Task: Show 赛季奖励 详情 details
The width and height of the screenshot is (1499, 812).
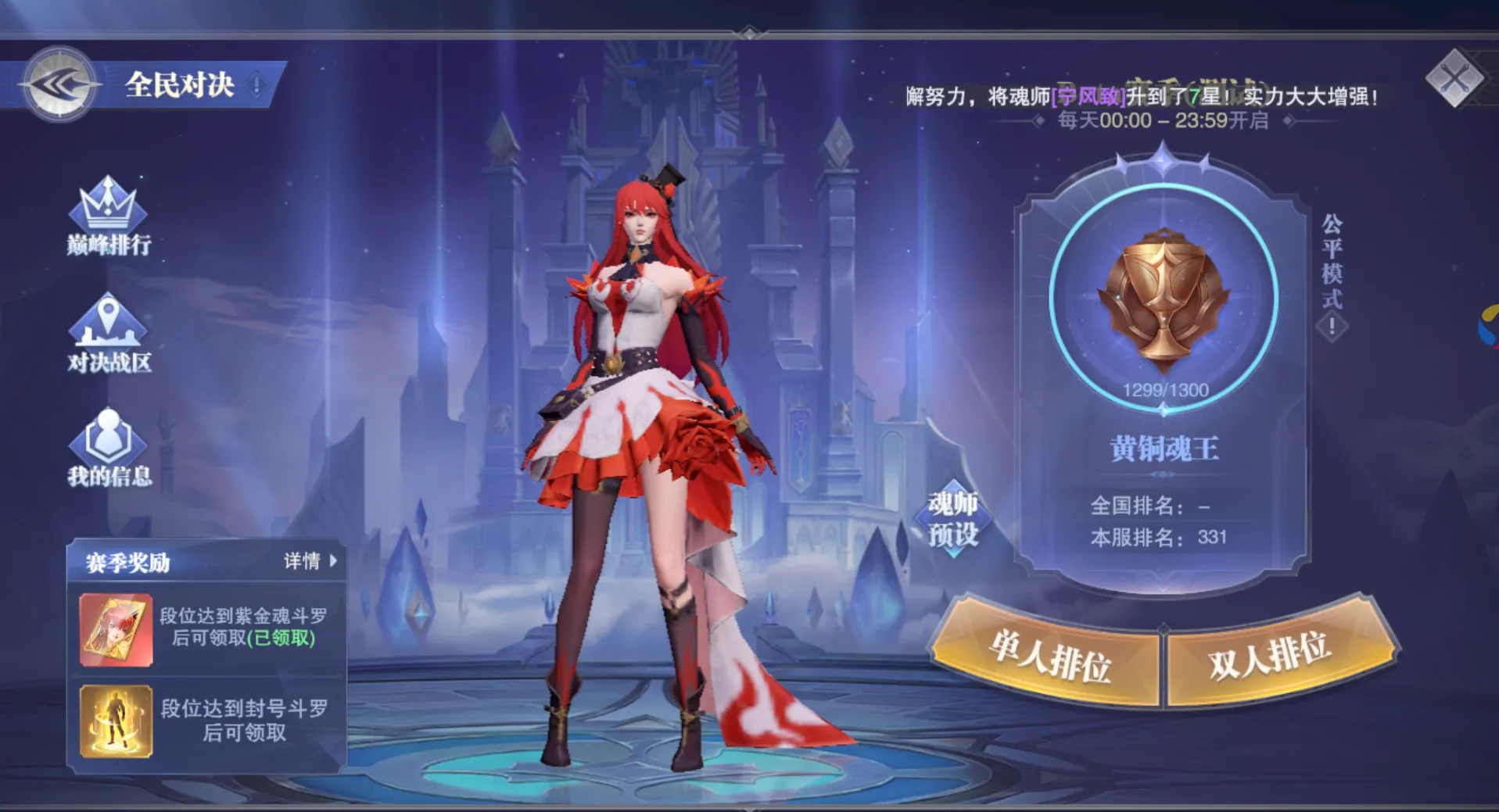Action: click(x=310, y=561)
